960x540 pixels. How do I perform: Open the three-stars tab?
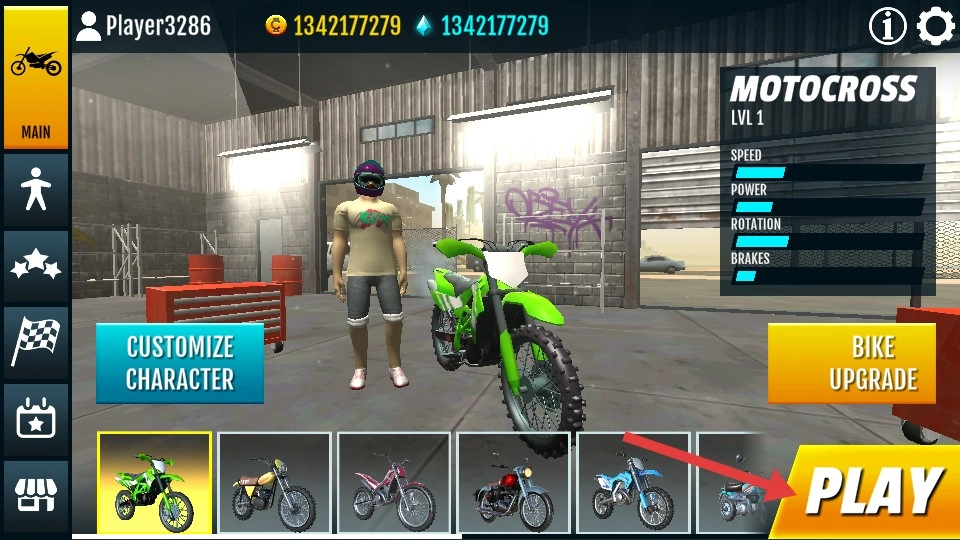point(36,267)
